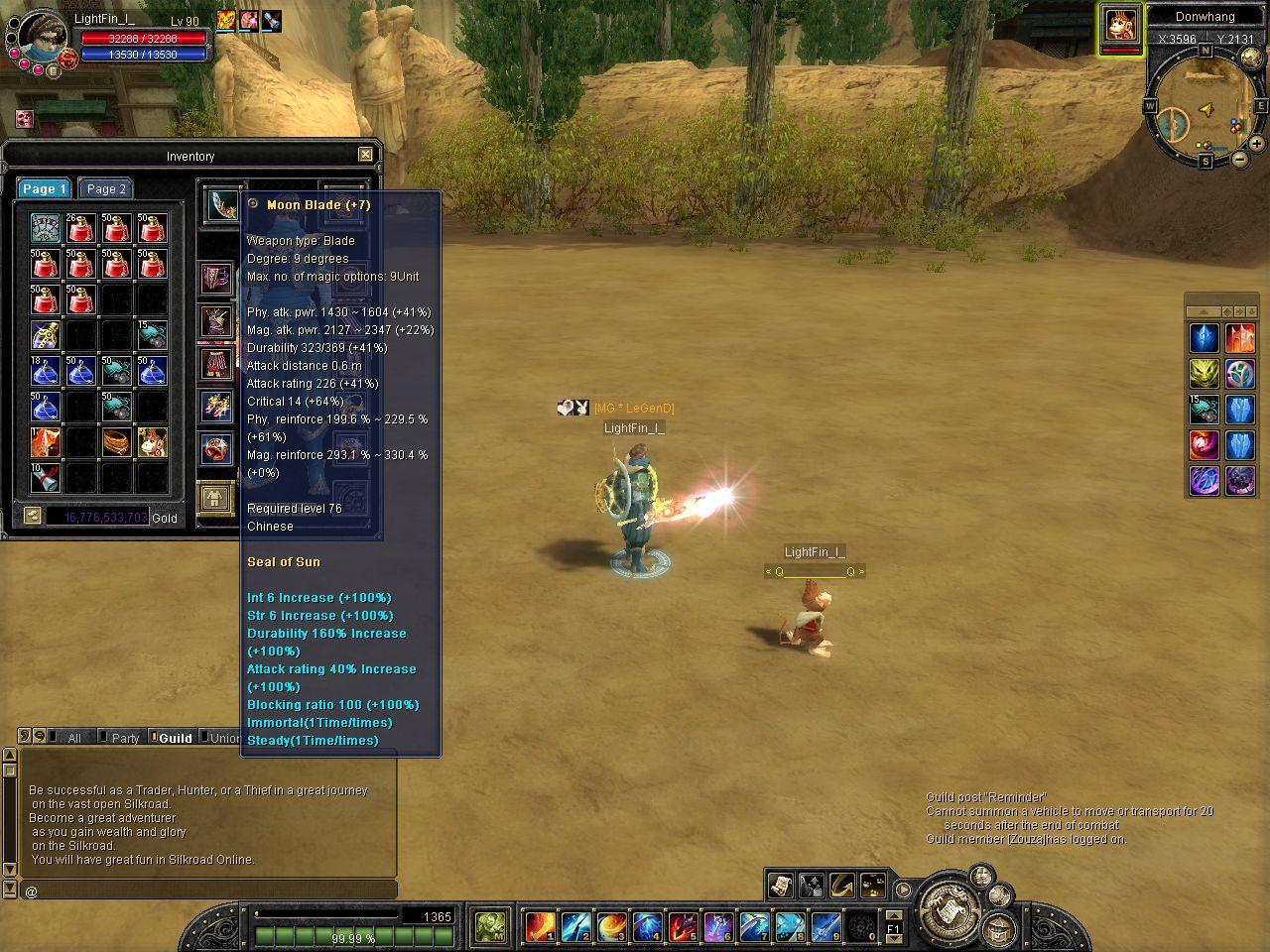Select the blue mana potion stack of 18

pyautogui.click(x=45, y=371)
